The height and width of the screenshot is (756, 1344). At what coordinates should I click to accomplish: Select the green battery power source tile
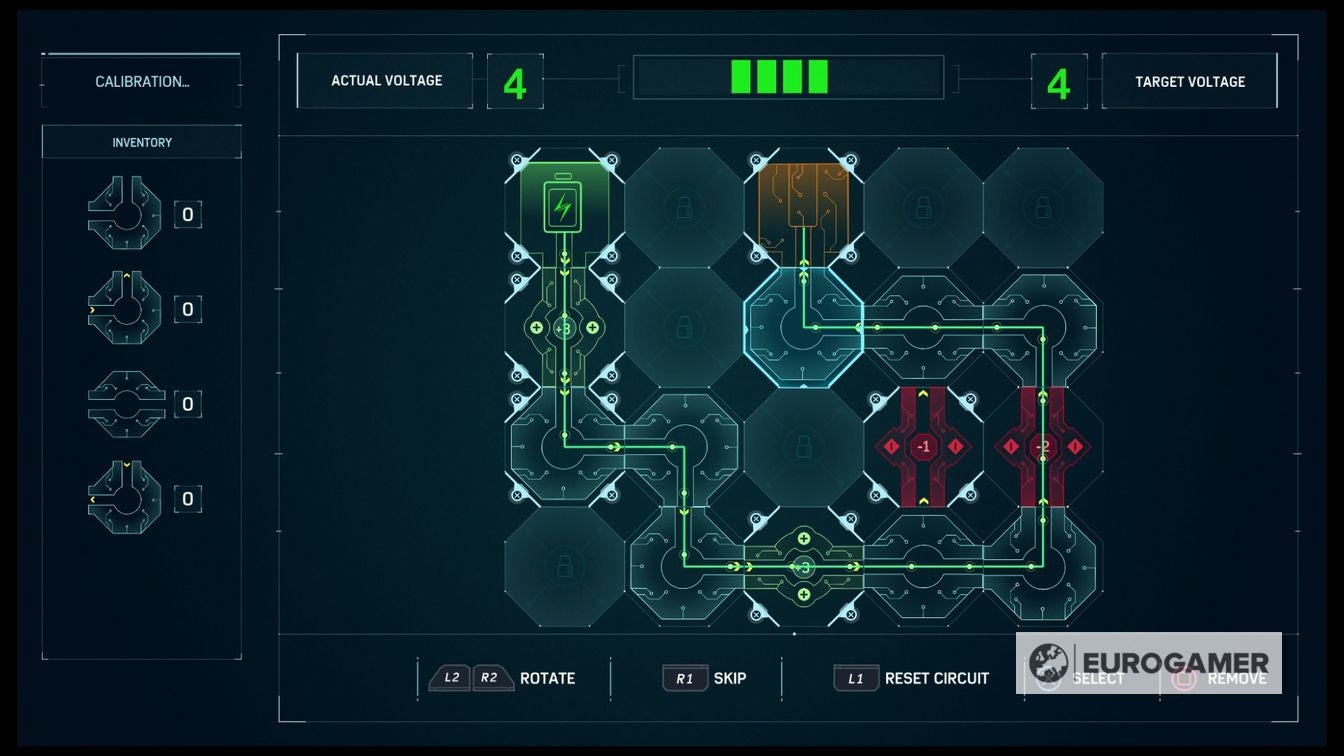[x=562, y=205]
